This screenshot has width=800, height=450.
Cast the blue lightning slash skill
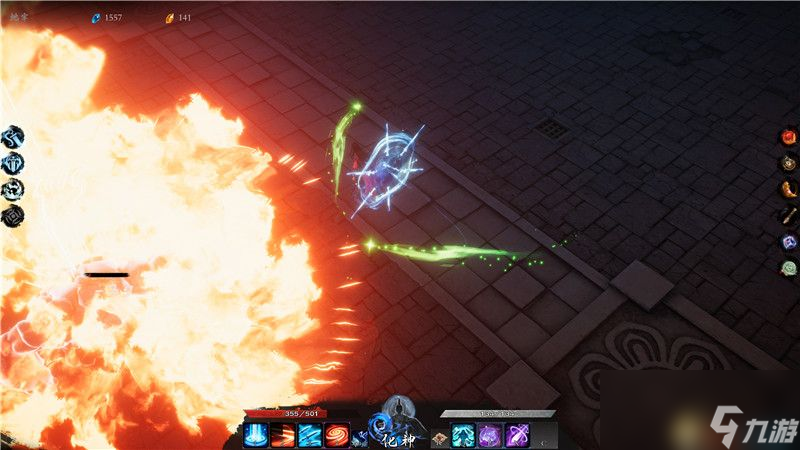[x=310, y=435]
